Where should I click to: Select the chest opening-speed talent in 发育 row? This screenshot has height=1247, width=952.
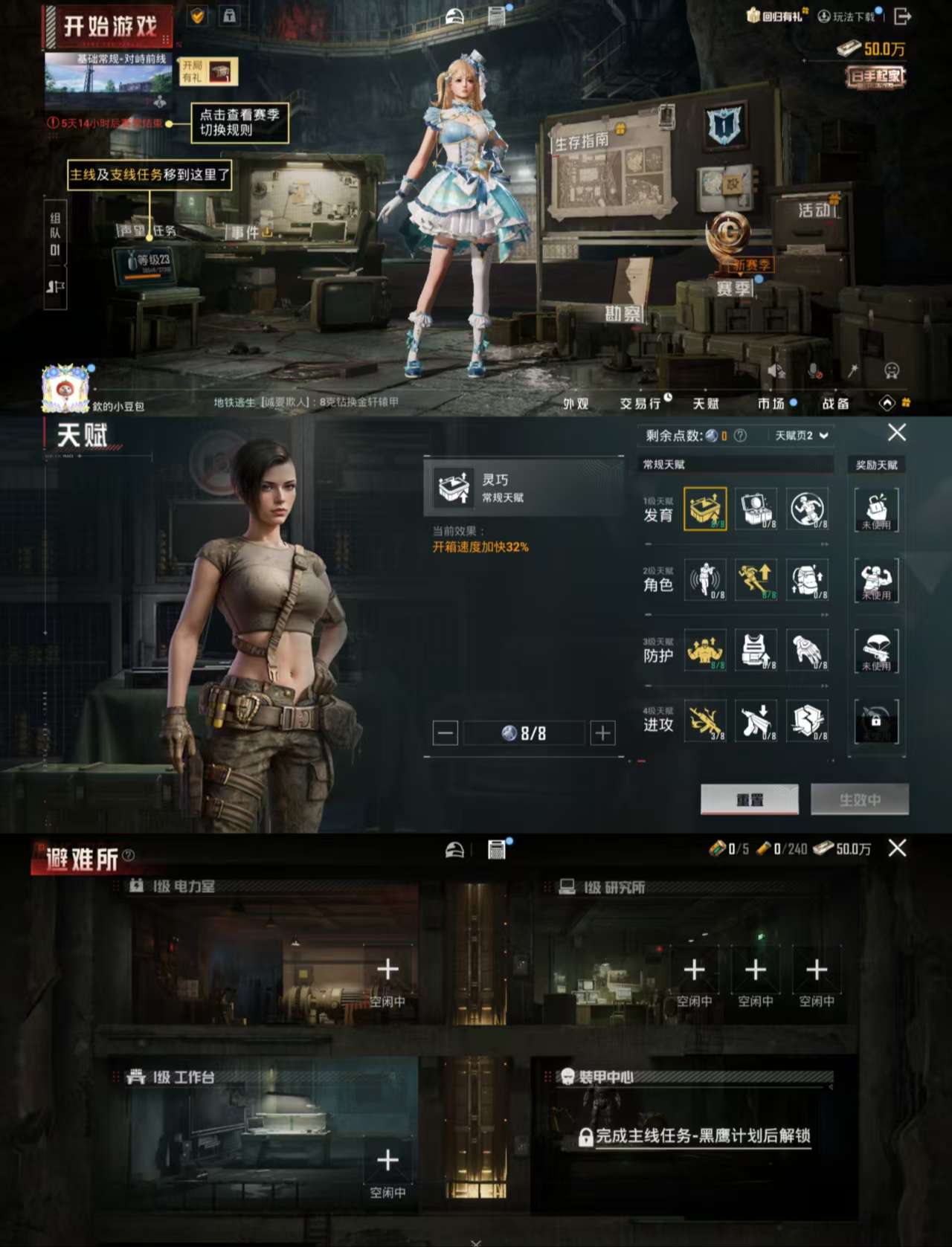(705, 510)
